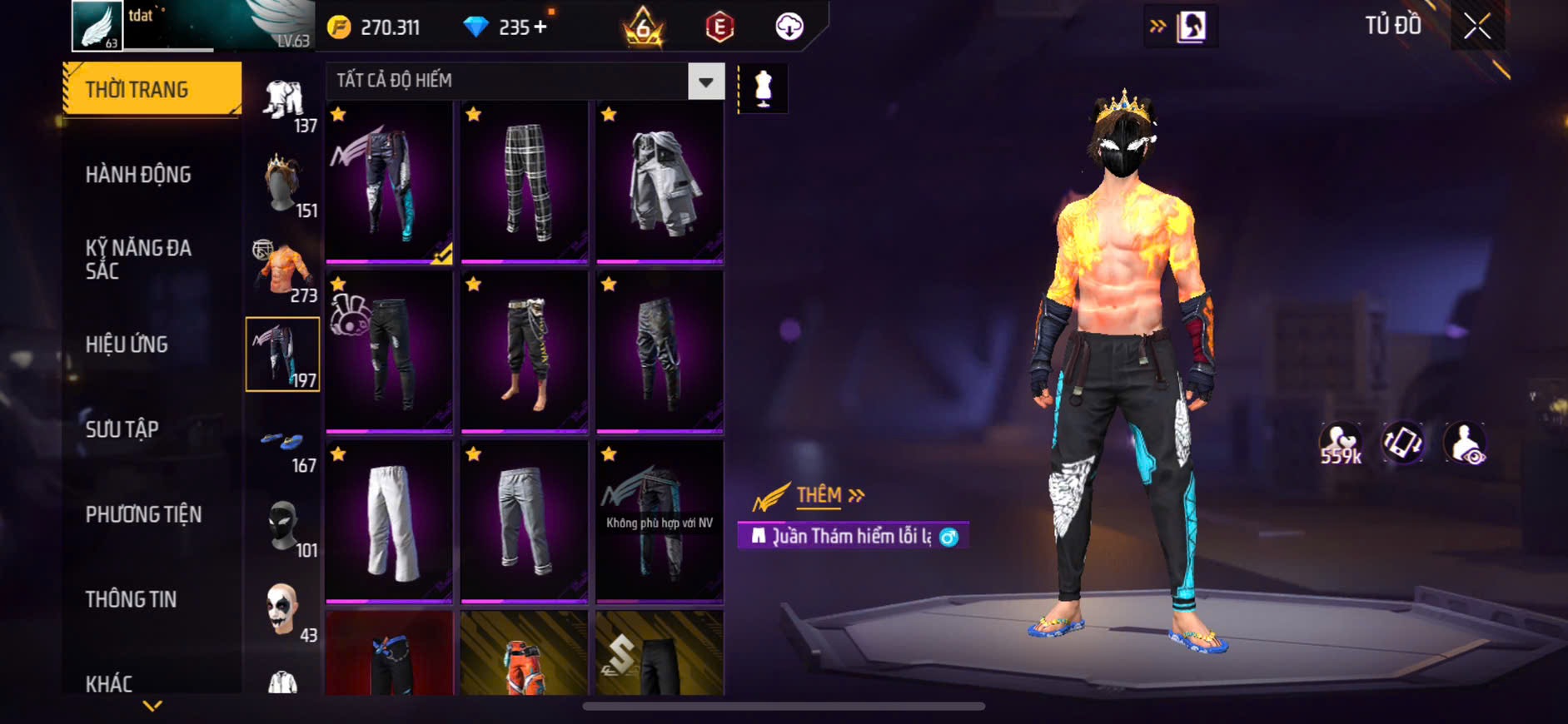Open the HÀNH ĐỘNG section
This screenshot has width=1568, height=724.
click(x=138, y=175)
